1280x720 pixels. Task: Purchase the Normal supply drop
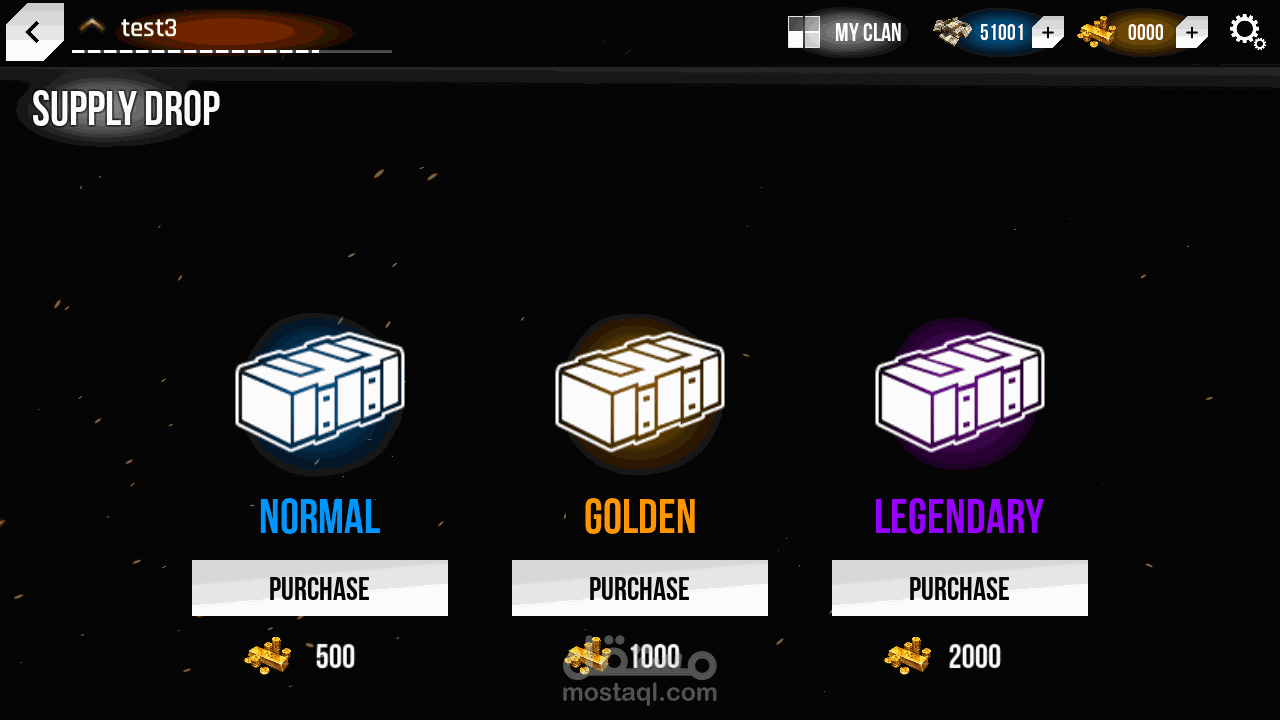(319, 588)
